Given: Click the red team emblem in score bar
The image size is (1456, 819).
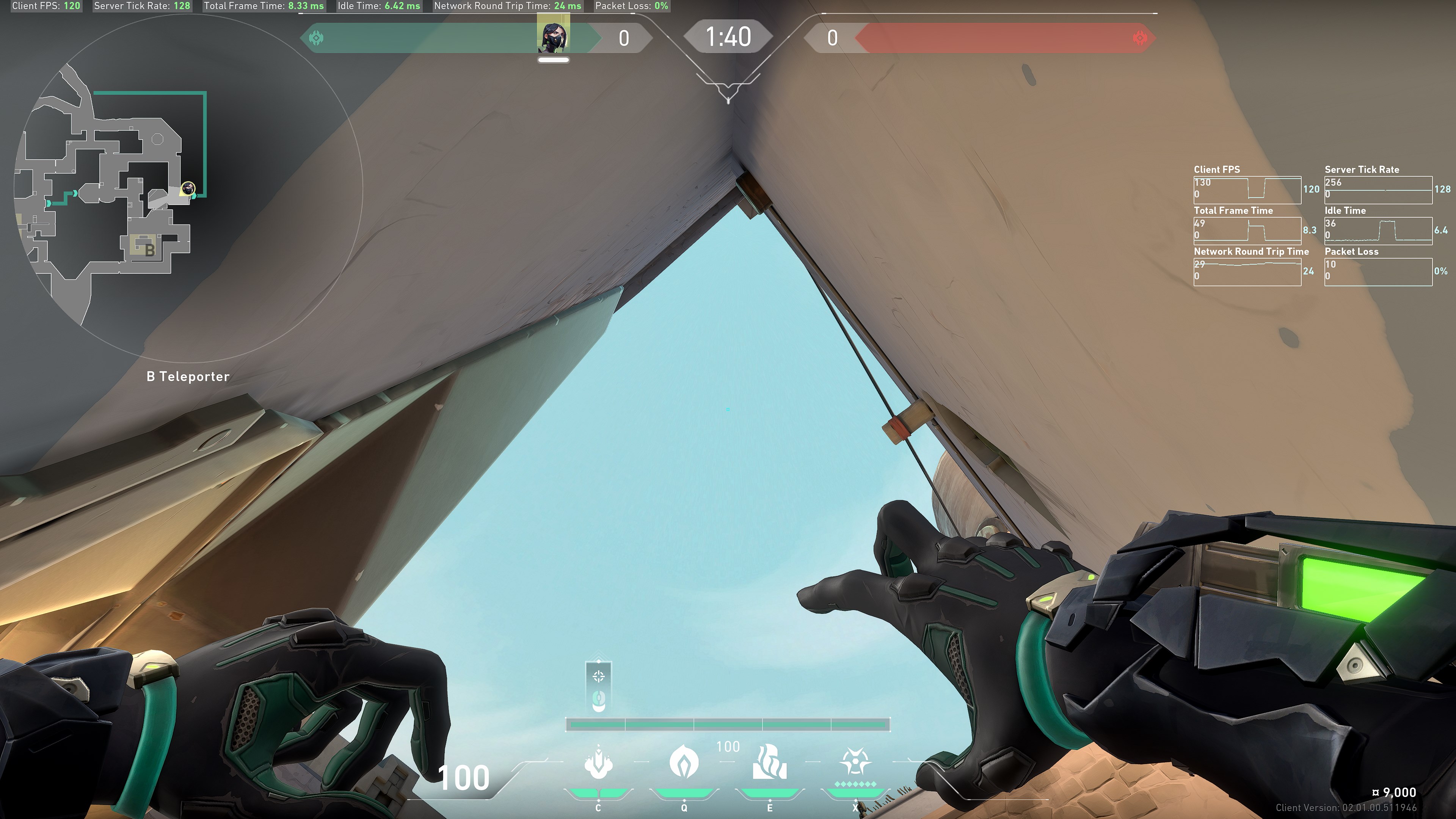Looking at the screenshot, I should pyautogui.click(x=1140, y=38).
